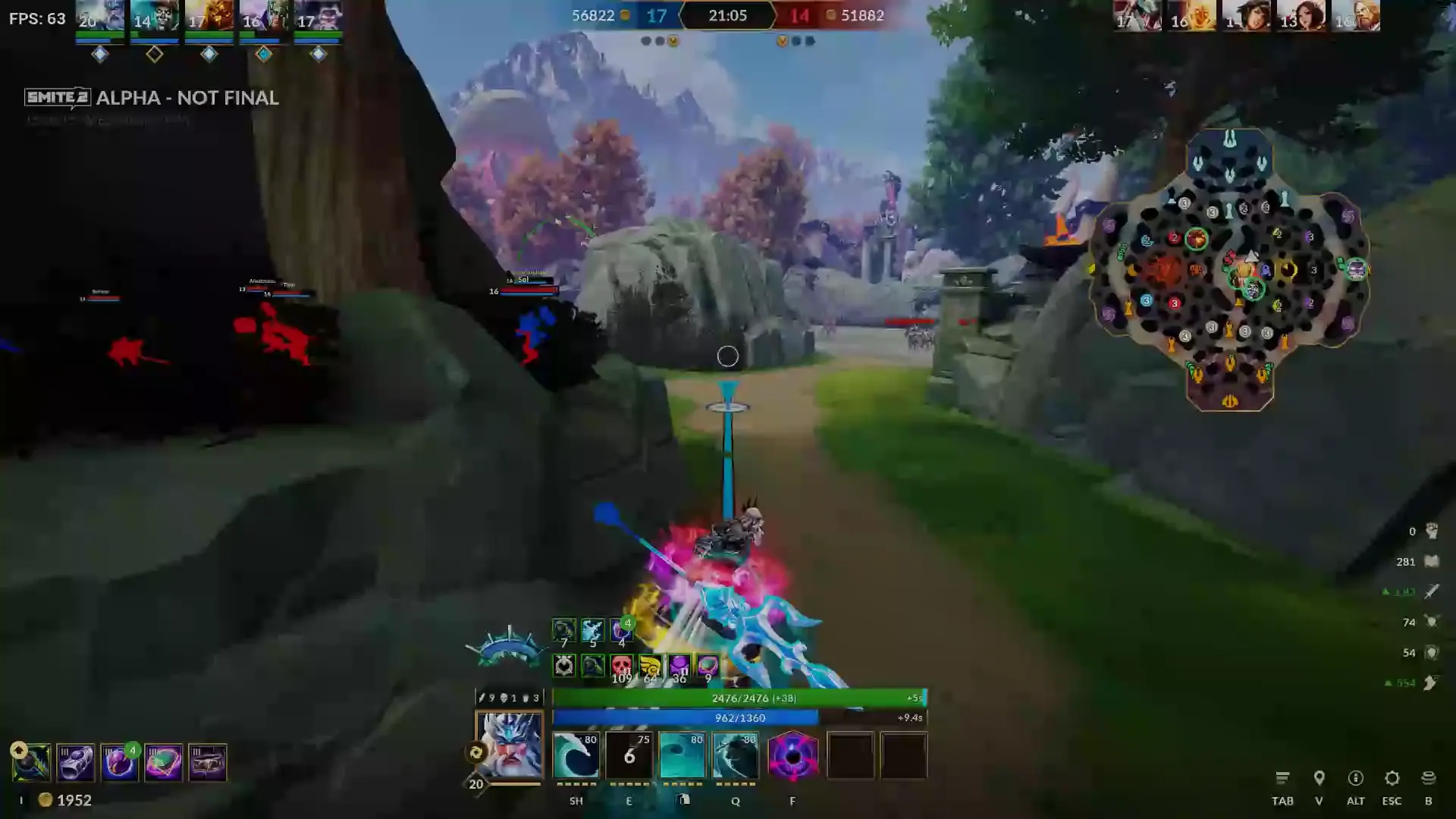Open the scoreboard with the TAB icon

tap(1283, 778)
